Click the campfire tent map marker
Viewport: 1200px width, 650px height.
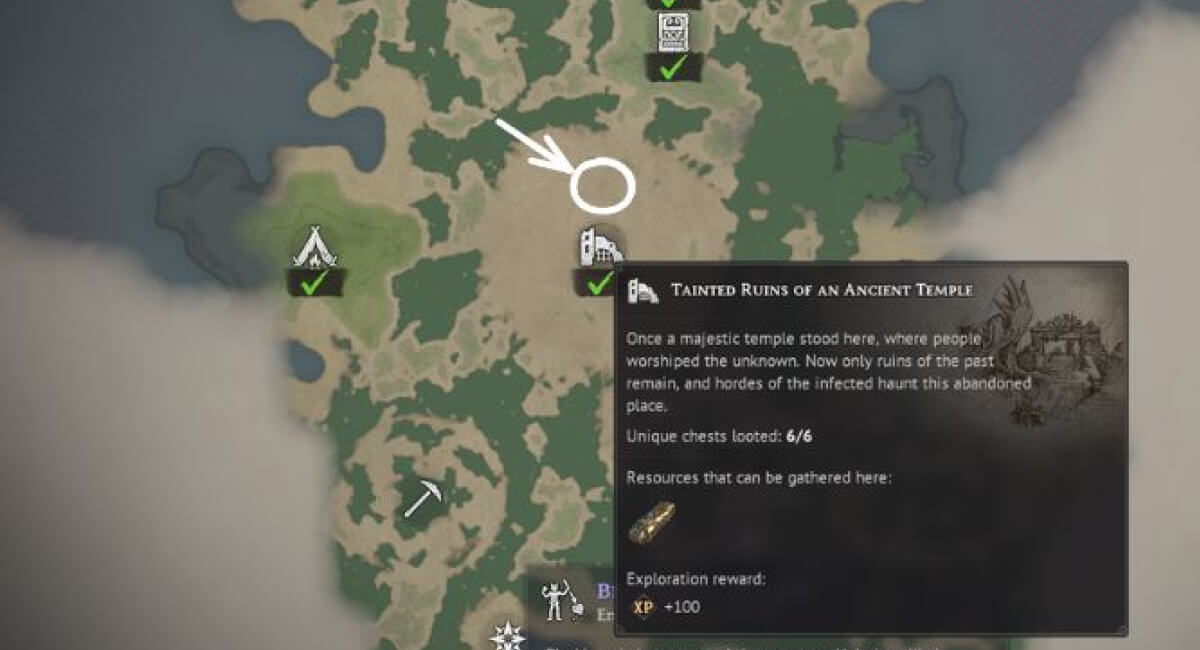[314, 248]
